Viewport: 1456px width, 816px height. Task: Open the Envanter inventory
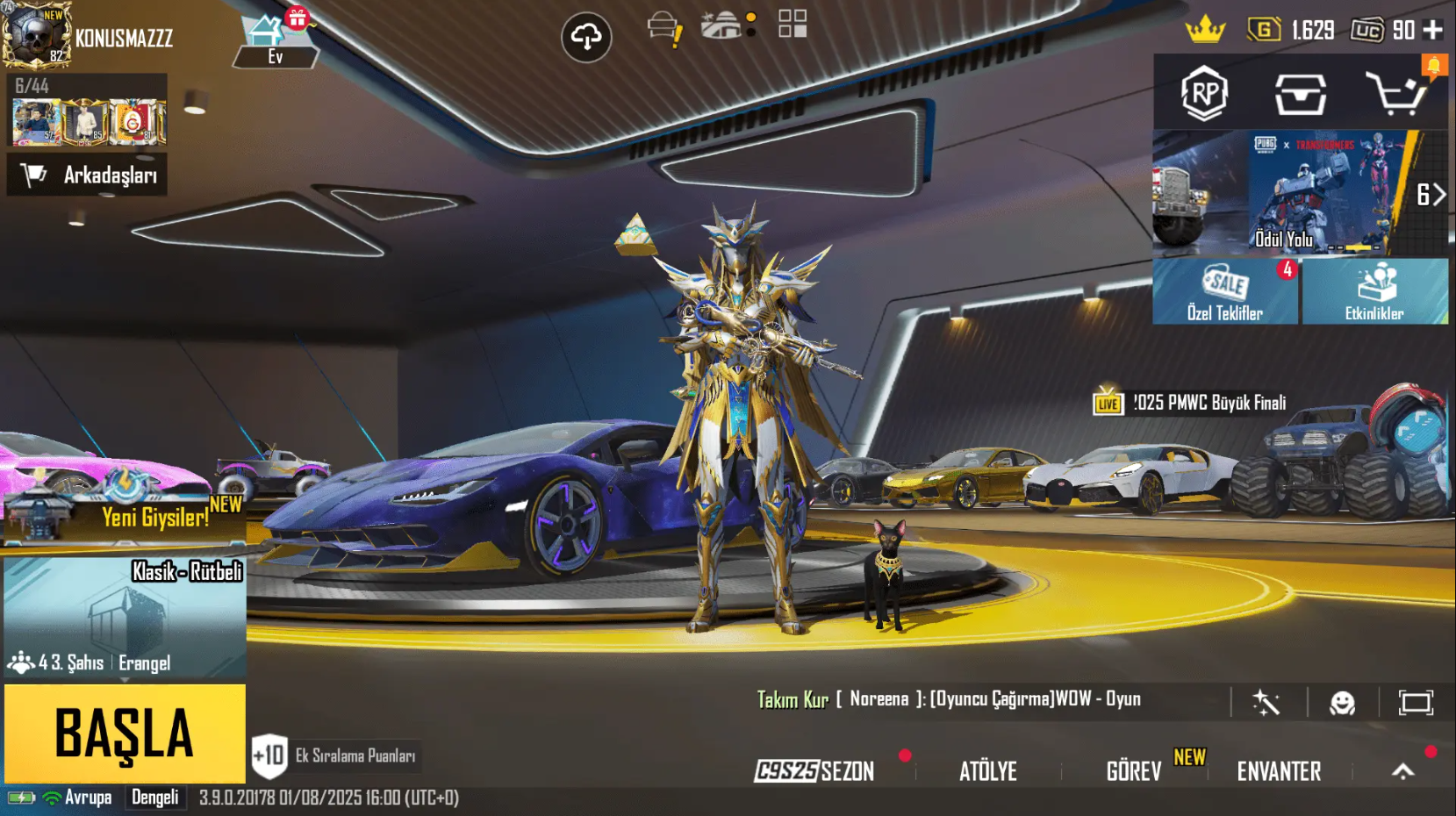[1279, 771]
